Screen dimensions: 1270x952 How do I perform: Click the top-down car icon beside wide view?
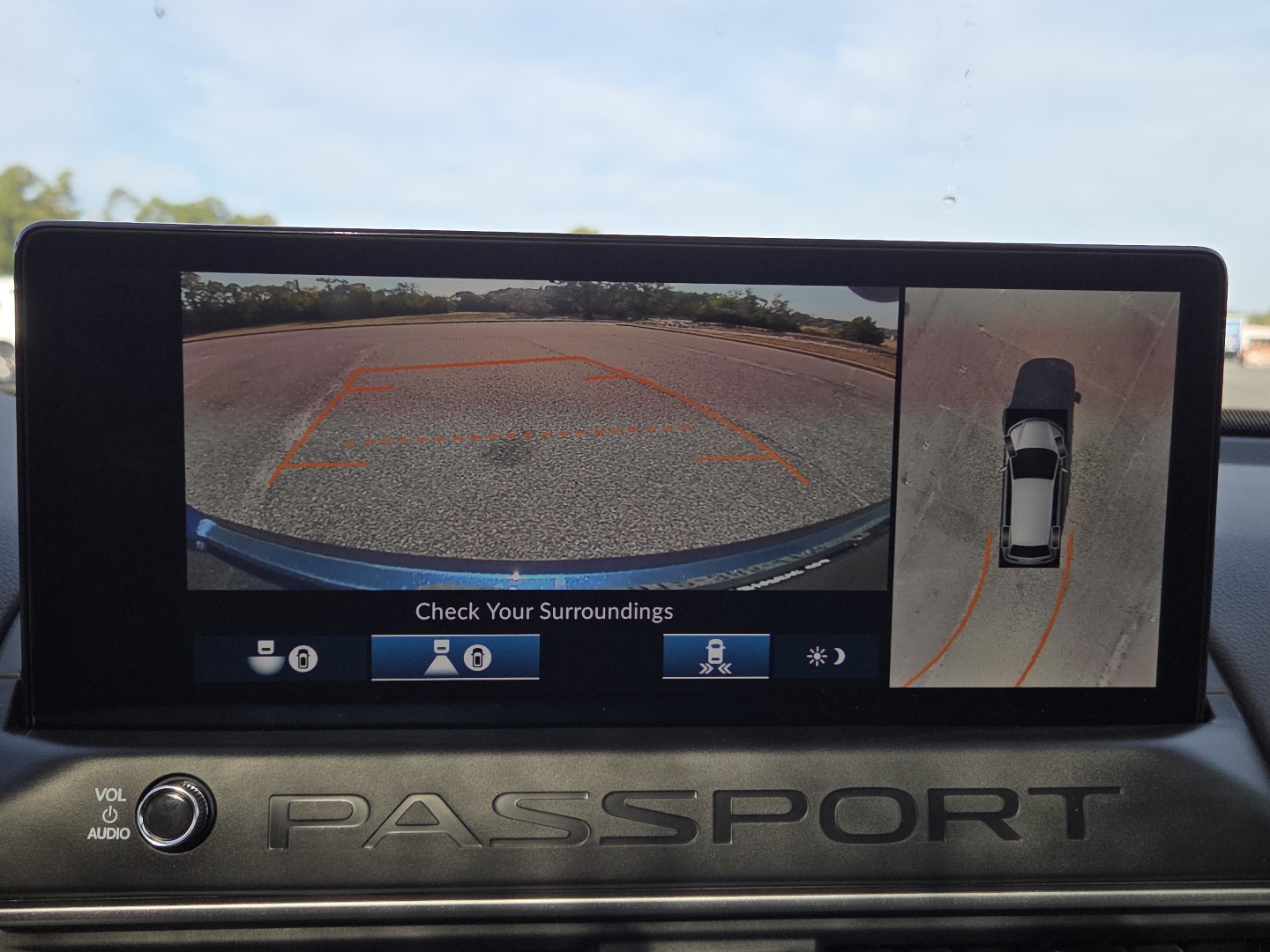[302, 658]
